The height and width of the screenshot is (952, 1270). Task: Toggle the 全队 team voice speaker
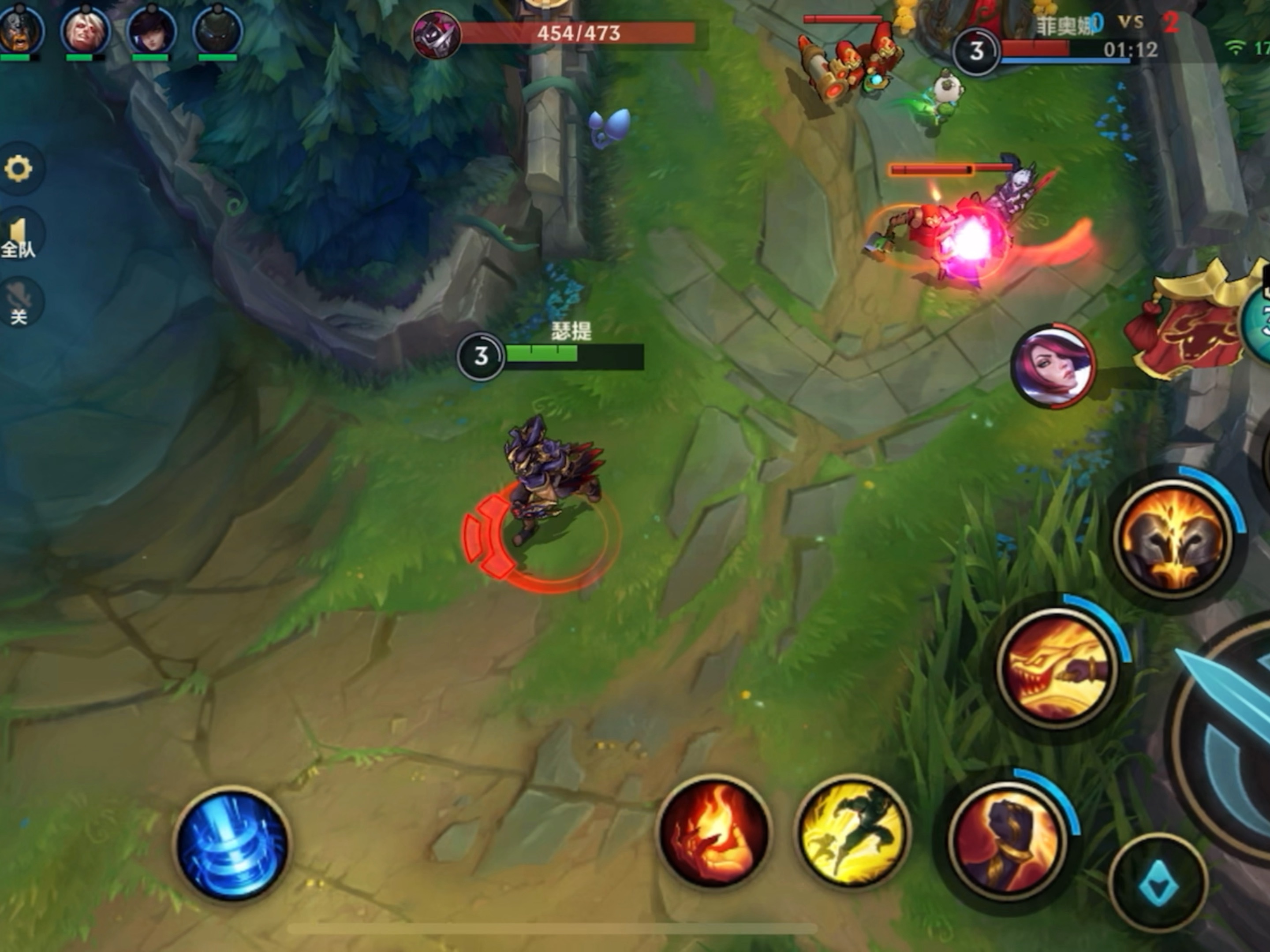(x=19, y=237)
